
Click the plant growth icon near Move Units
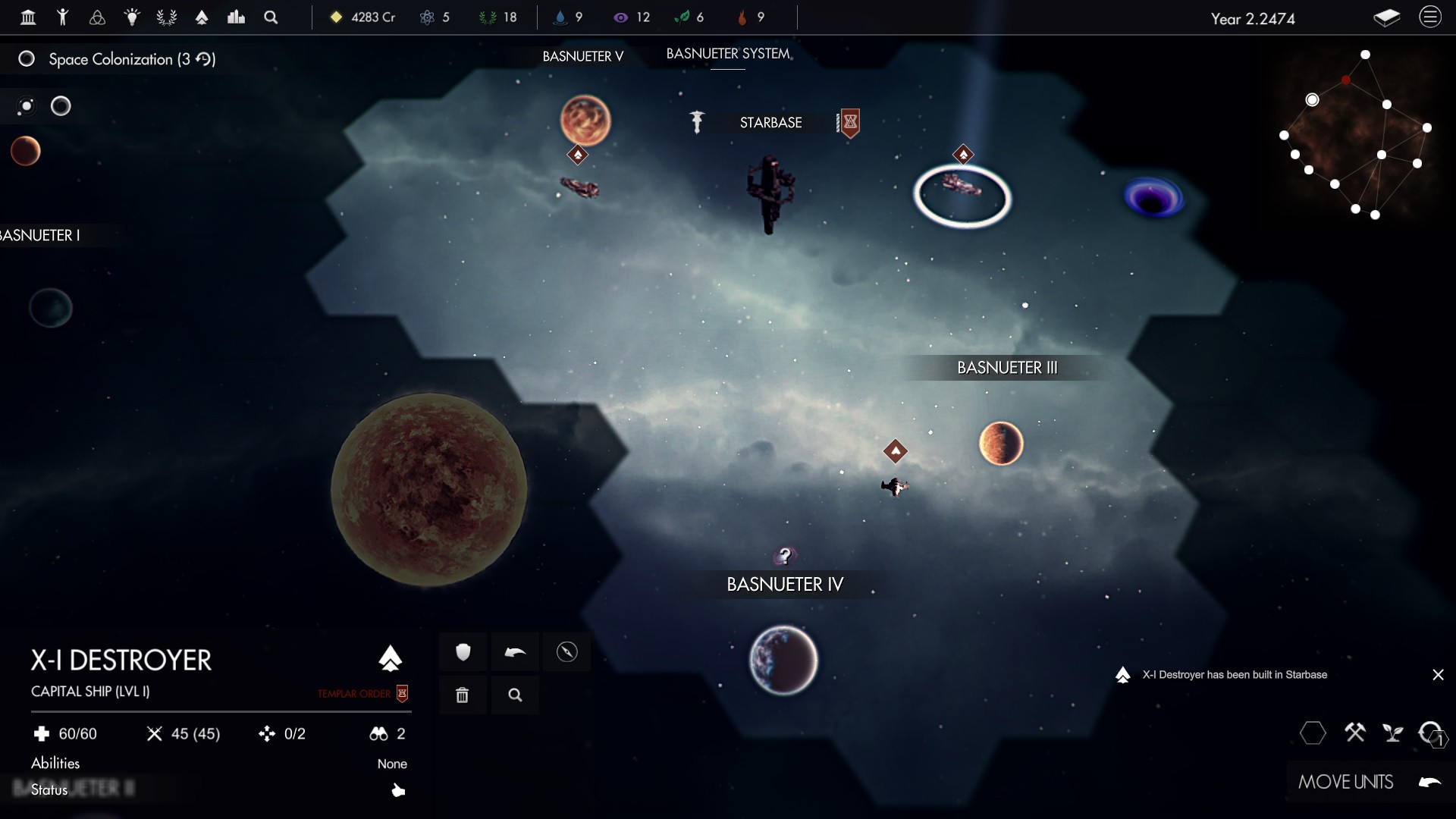click(1392, 733)
